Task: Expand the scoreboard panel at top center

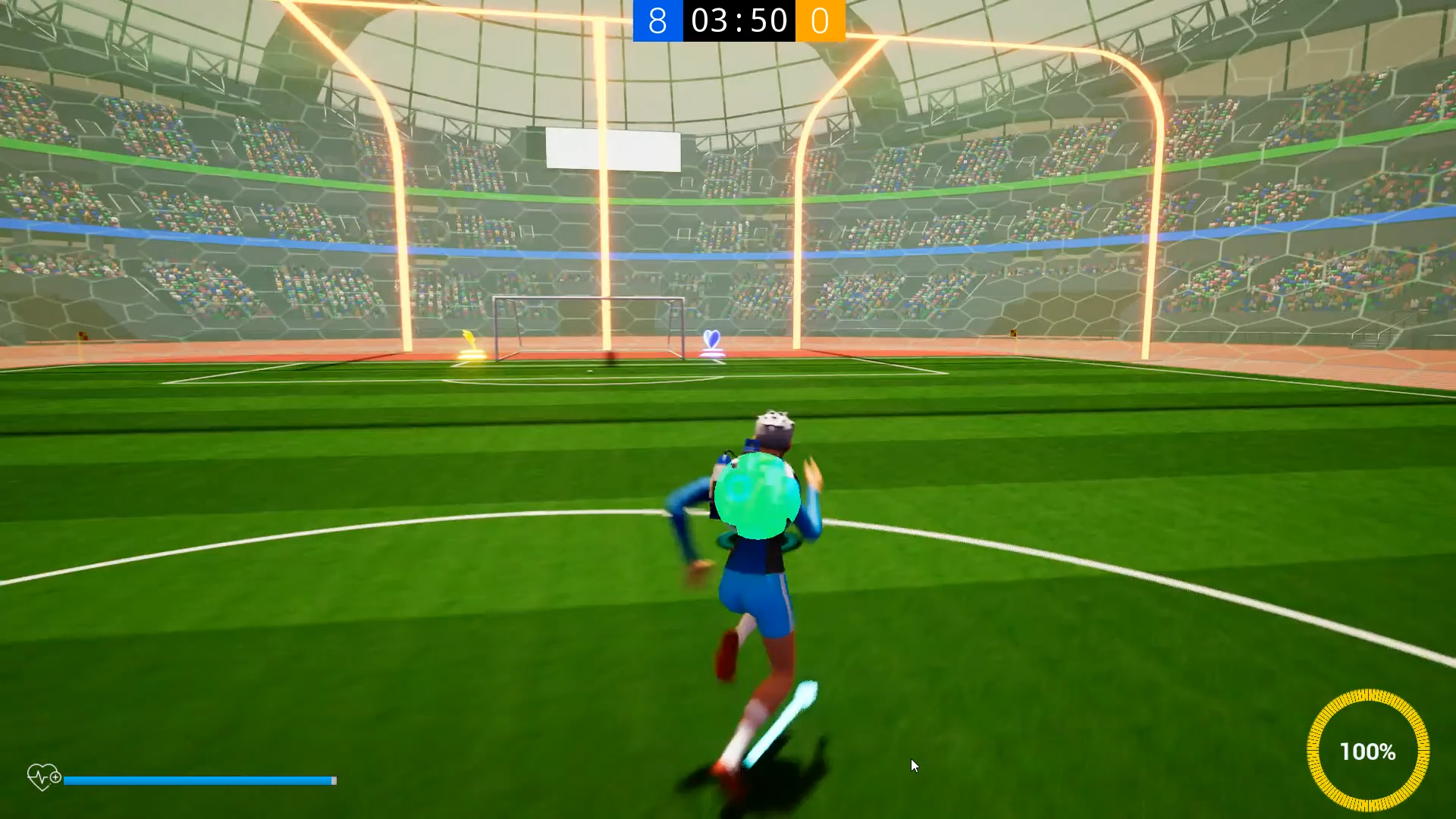Action: (738, 21)
